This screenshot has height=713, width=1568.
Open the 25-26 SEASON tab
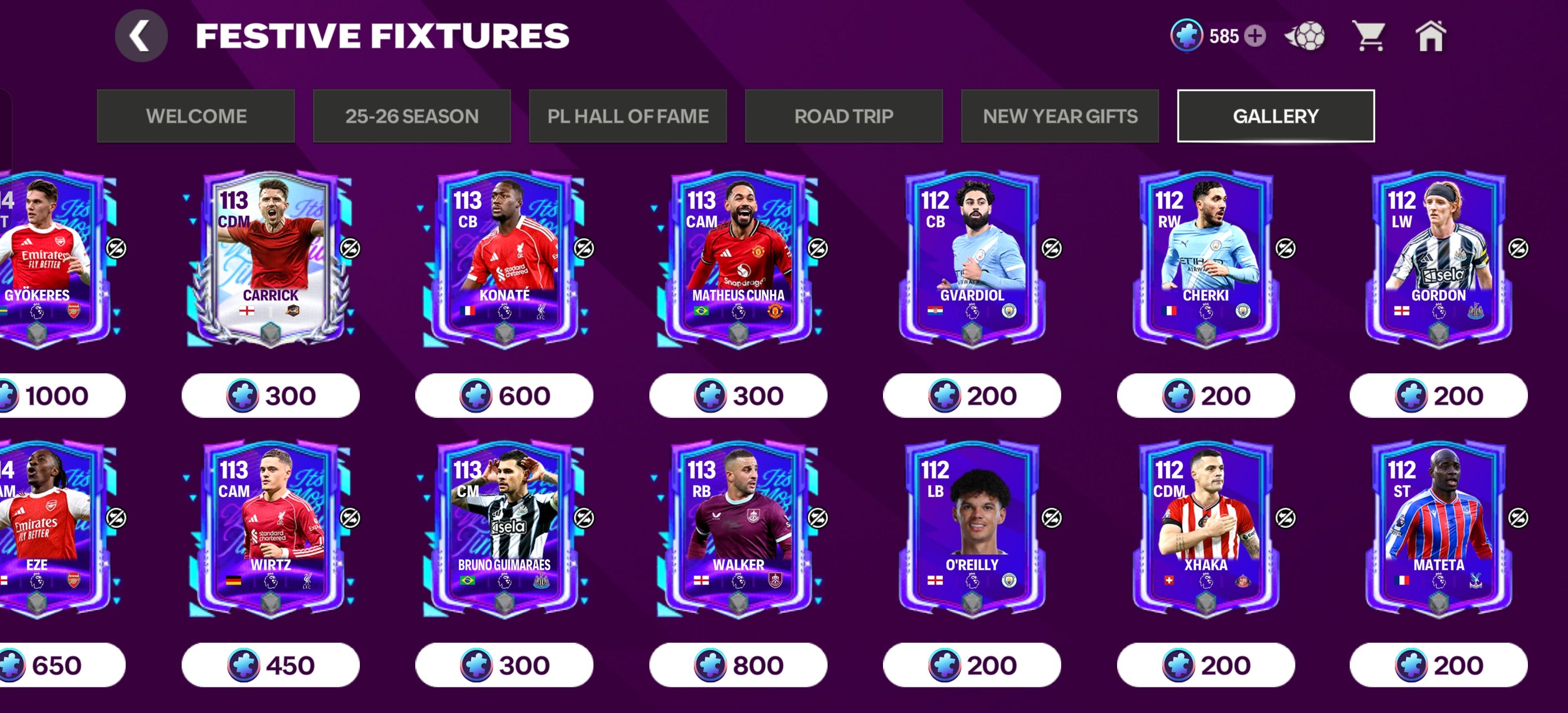[x=413, y=116]
